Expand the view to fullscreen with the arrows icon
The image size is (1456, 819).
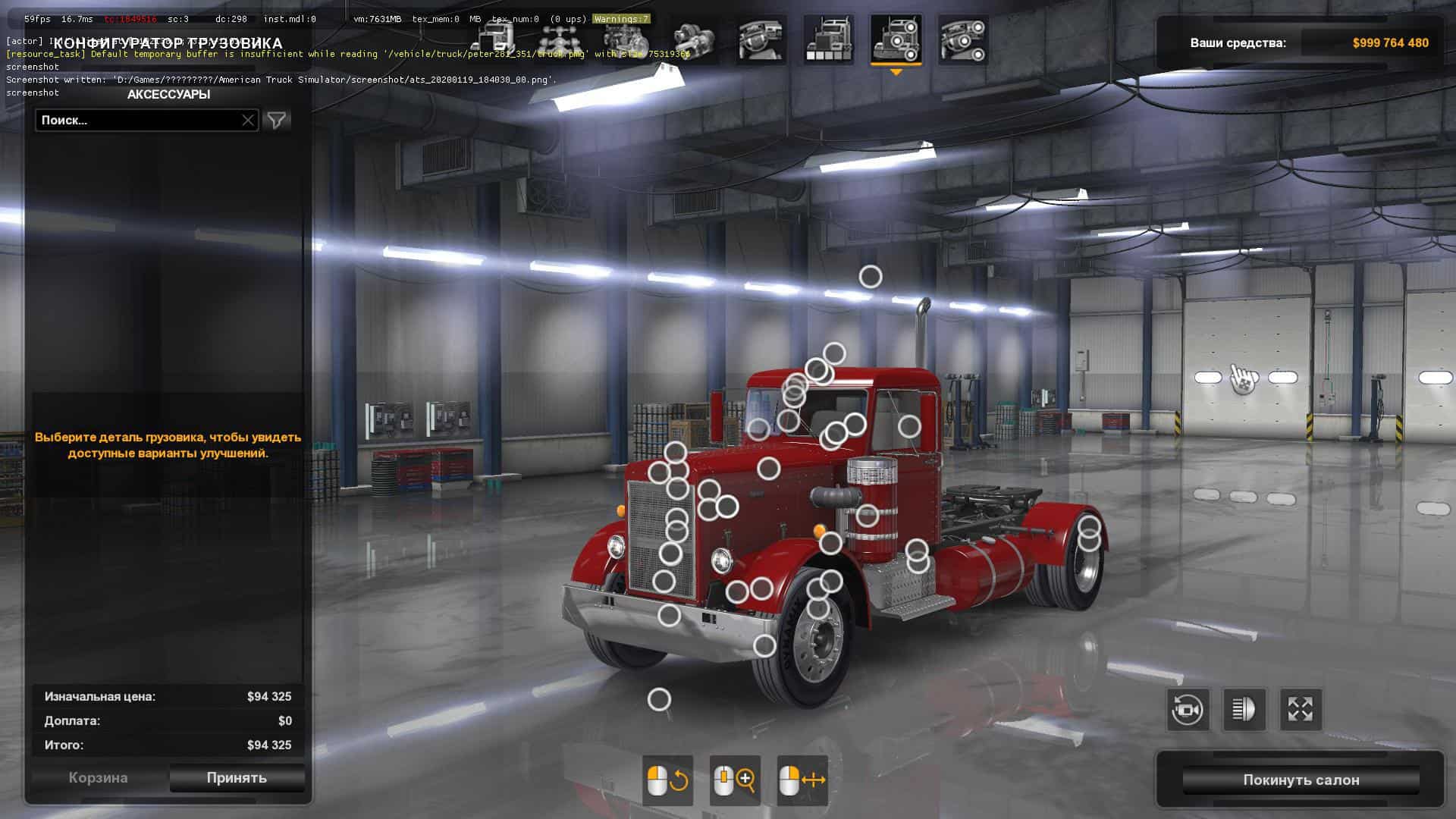coord(1301,710)
